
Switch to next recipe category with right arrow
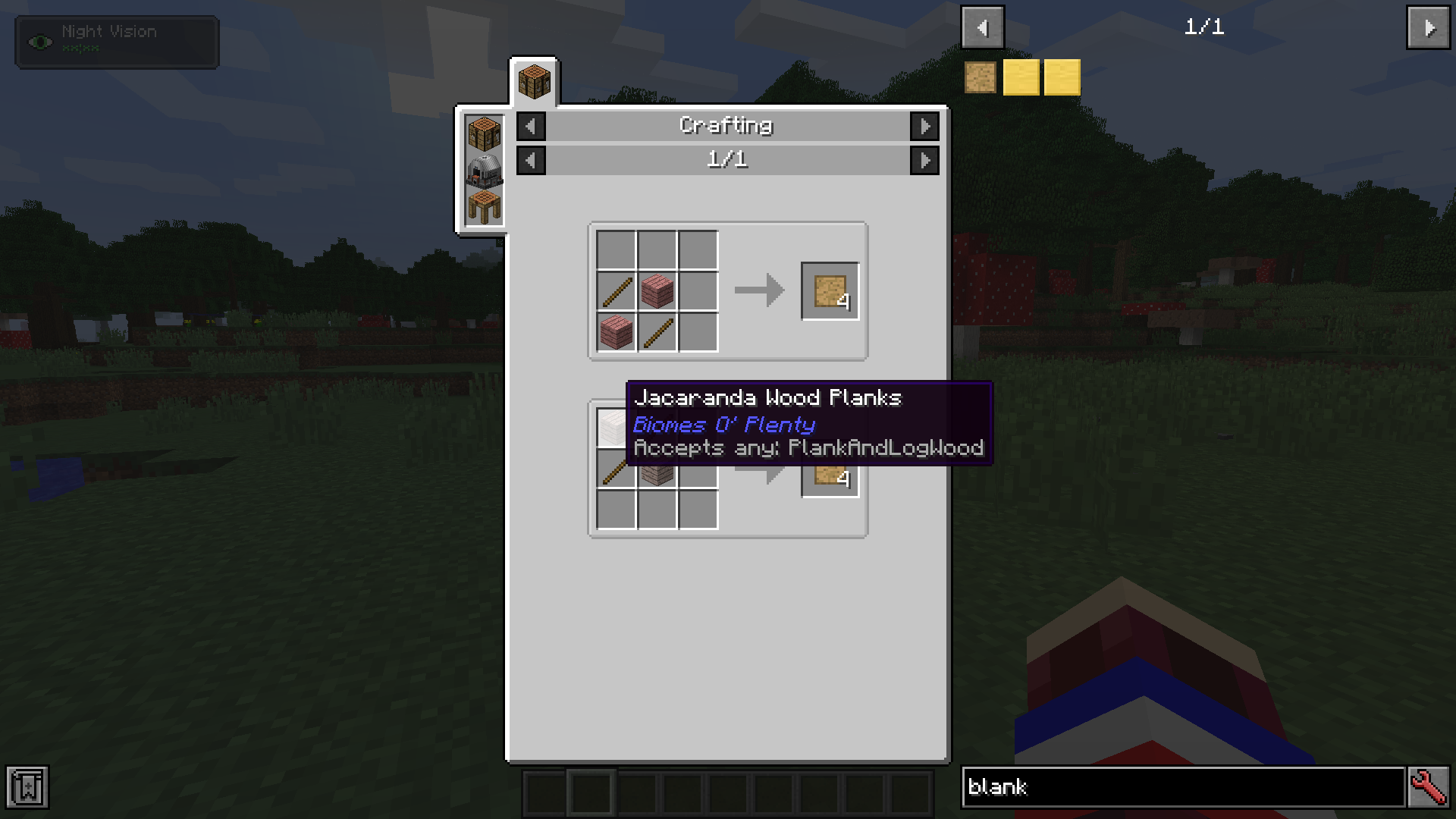point(924,127)
